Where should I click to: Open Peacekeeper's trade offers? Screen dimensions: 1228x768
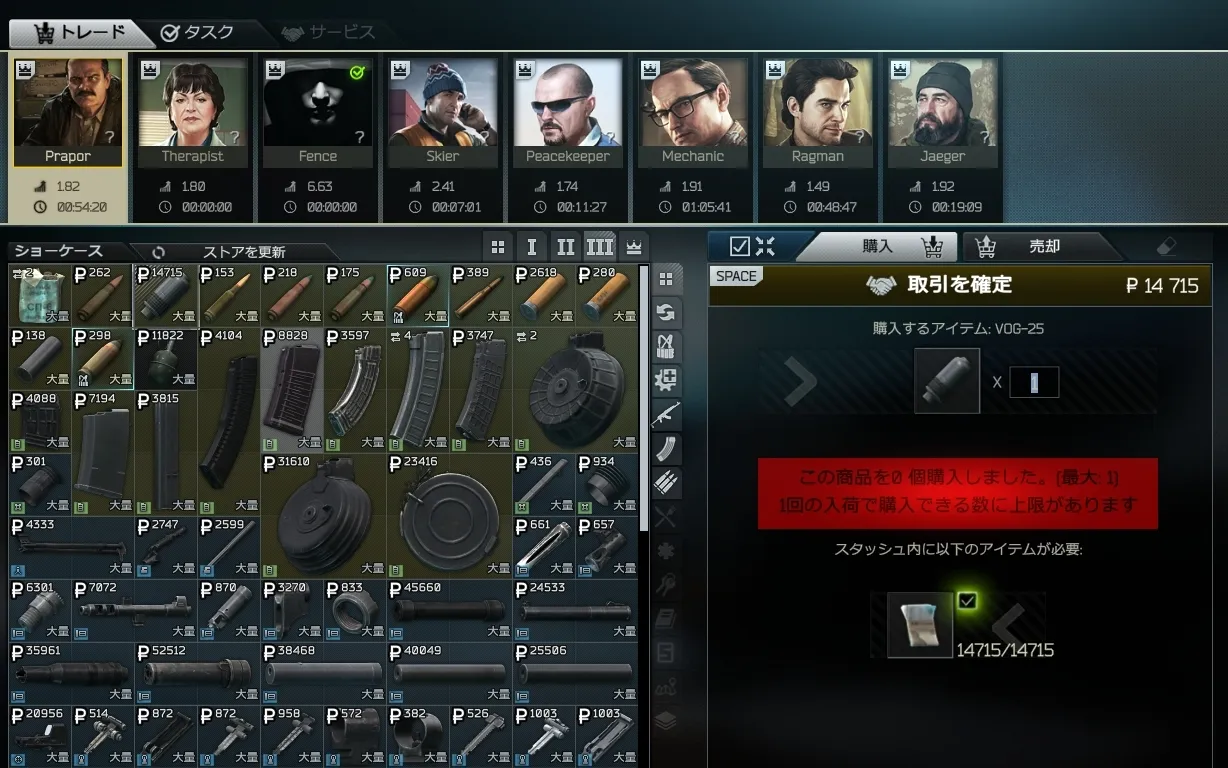click(567, 111)
